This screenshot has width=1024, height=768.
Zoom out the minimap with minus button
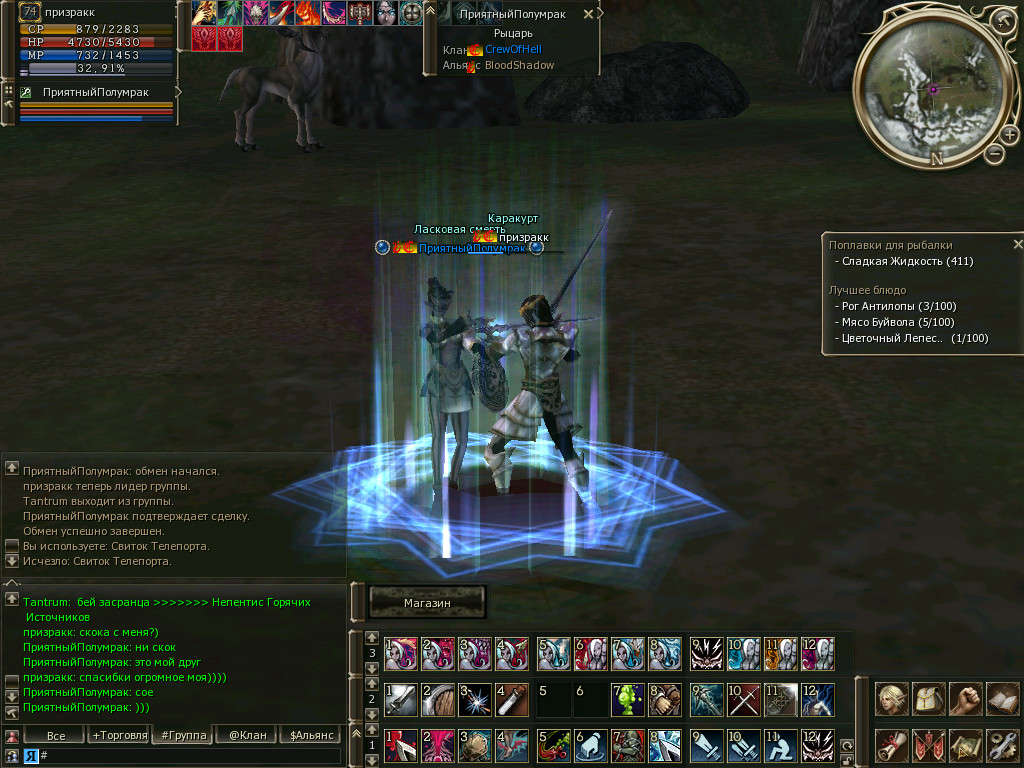[x=994, y=154]
